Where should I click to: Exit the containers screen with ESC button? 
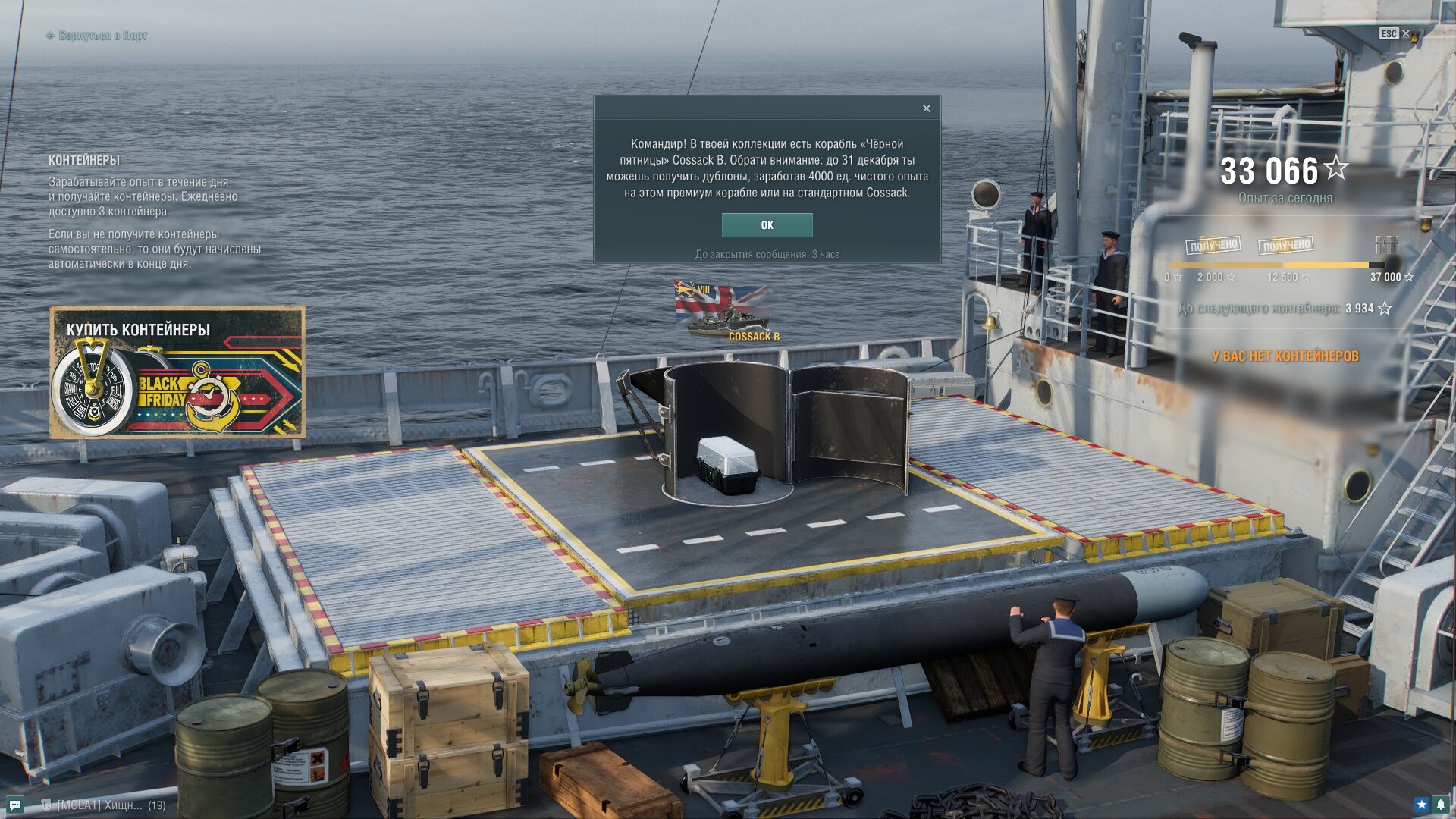point(1394,34)
